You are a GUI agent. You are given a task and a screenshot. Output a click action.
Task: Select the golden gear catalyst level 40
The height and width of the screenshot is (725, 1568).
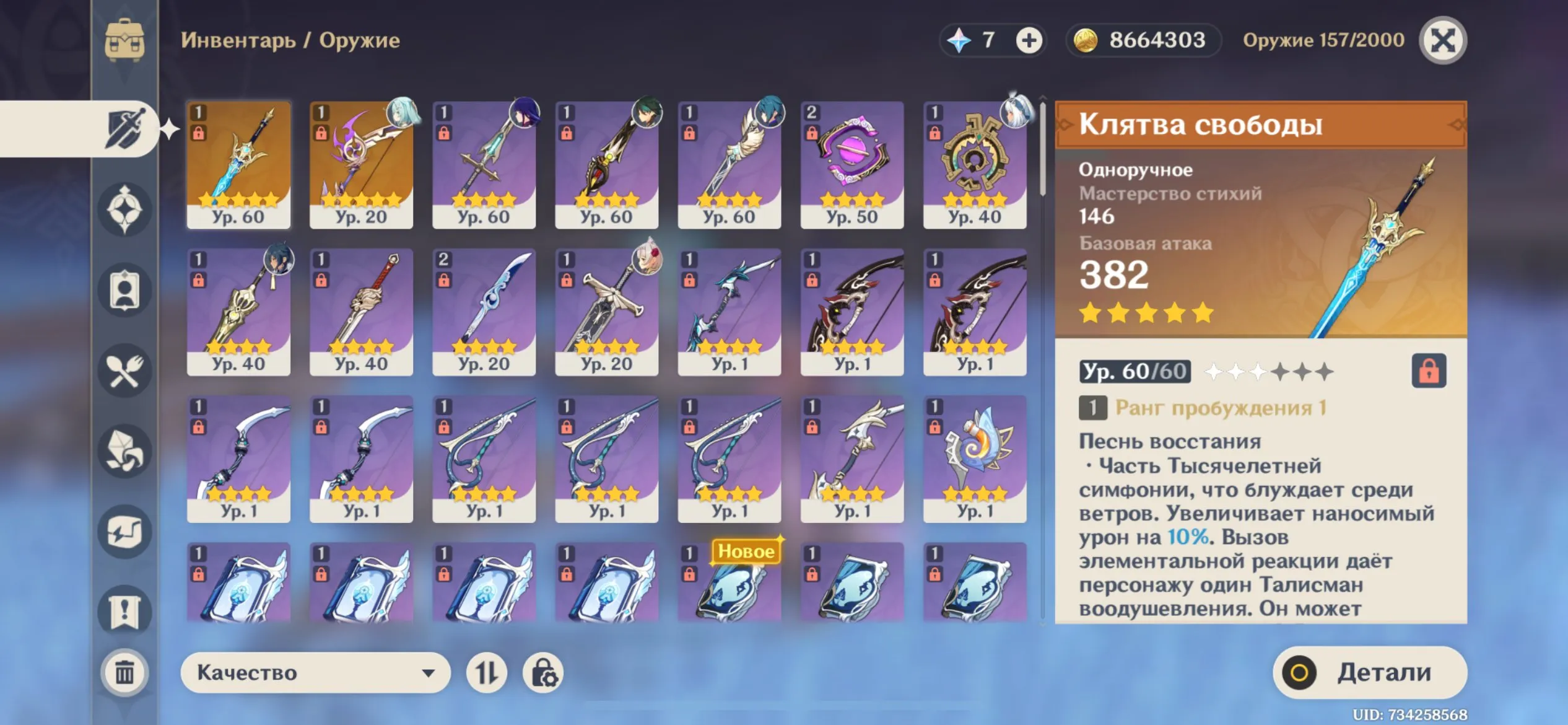point(974,165)
